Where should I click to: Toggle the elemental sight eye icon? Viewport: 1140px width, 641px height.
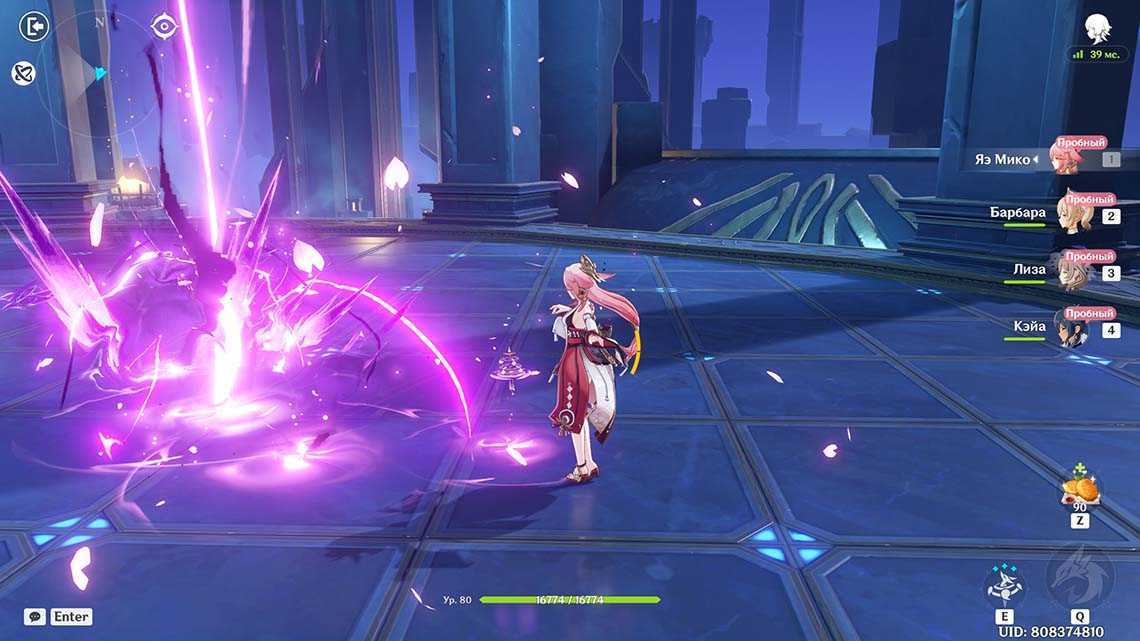164,27
